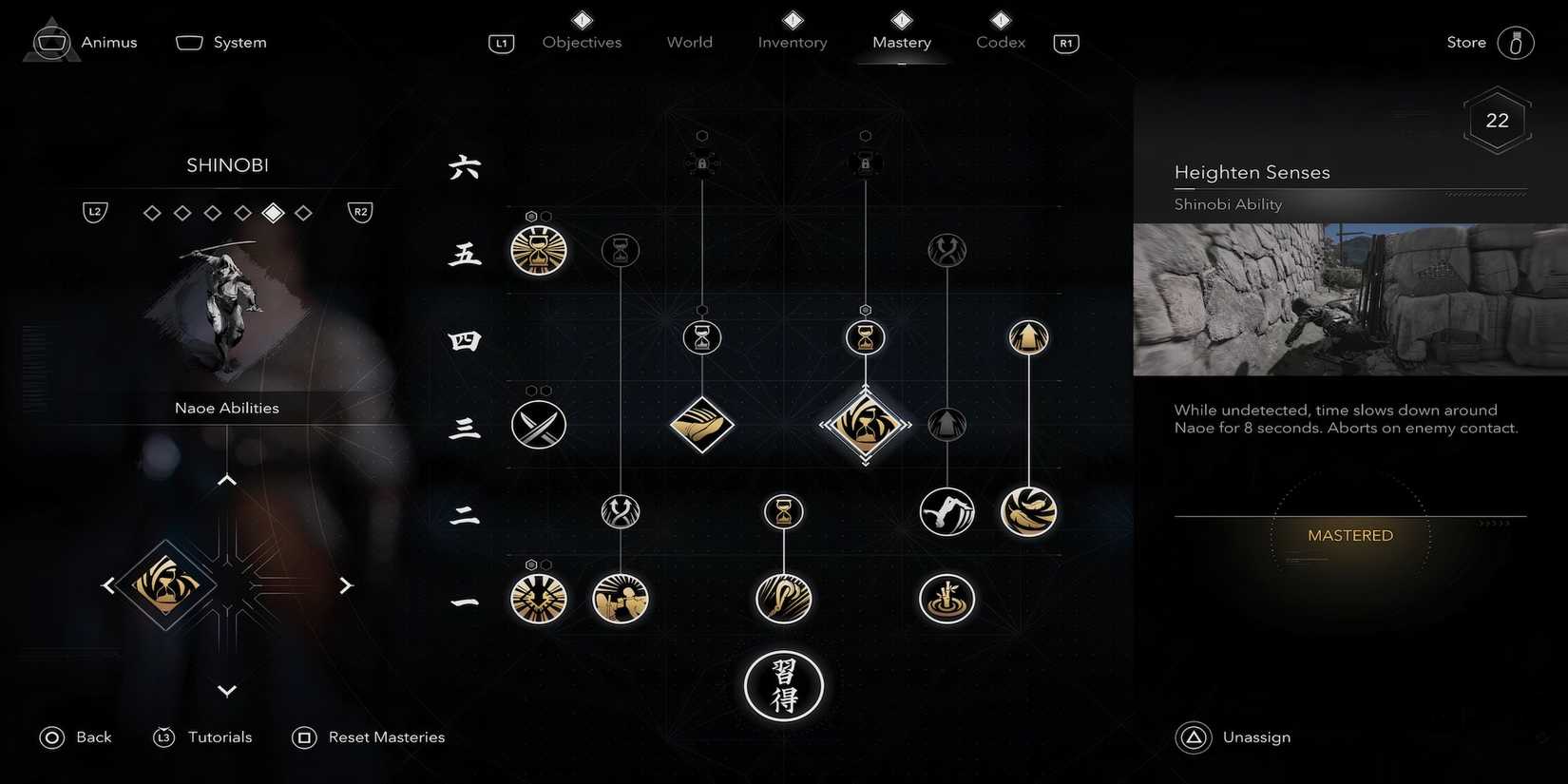This screenshot has width=1568, height=784.
Task: Select the crossed blades skill node
Action: [x=538, y=425]
